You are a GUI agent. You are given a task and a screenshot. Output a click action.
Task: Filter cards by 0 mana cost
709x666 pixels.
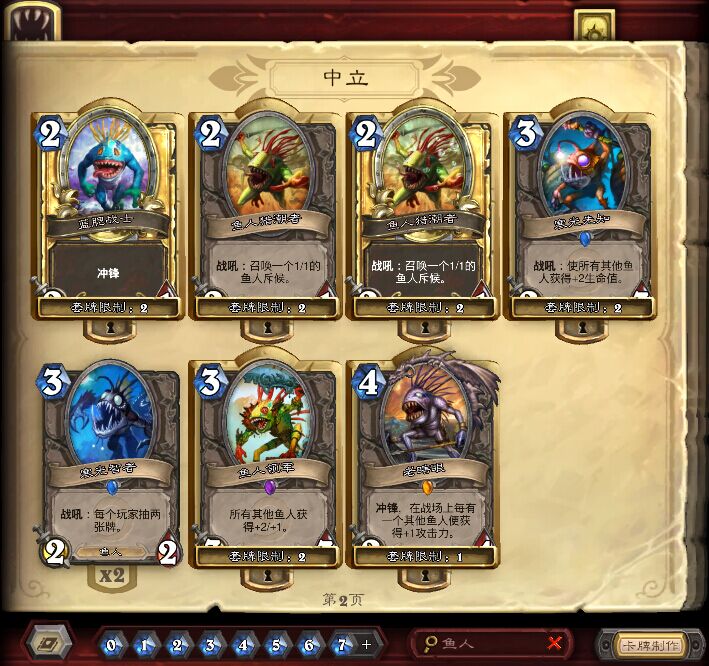click(110, 644)
